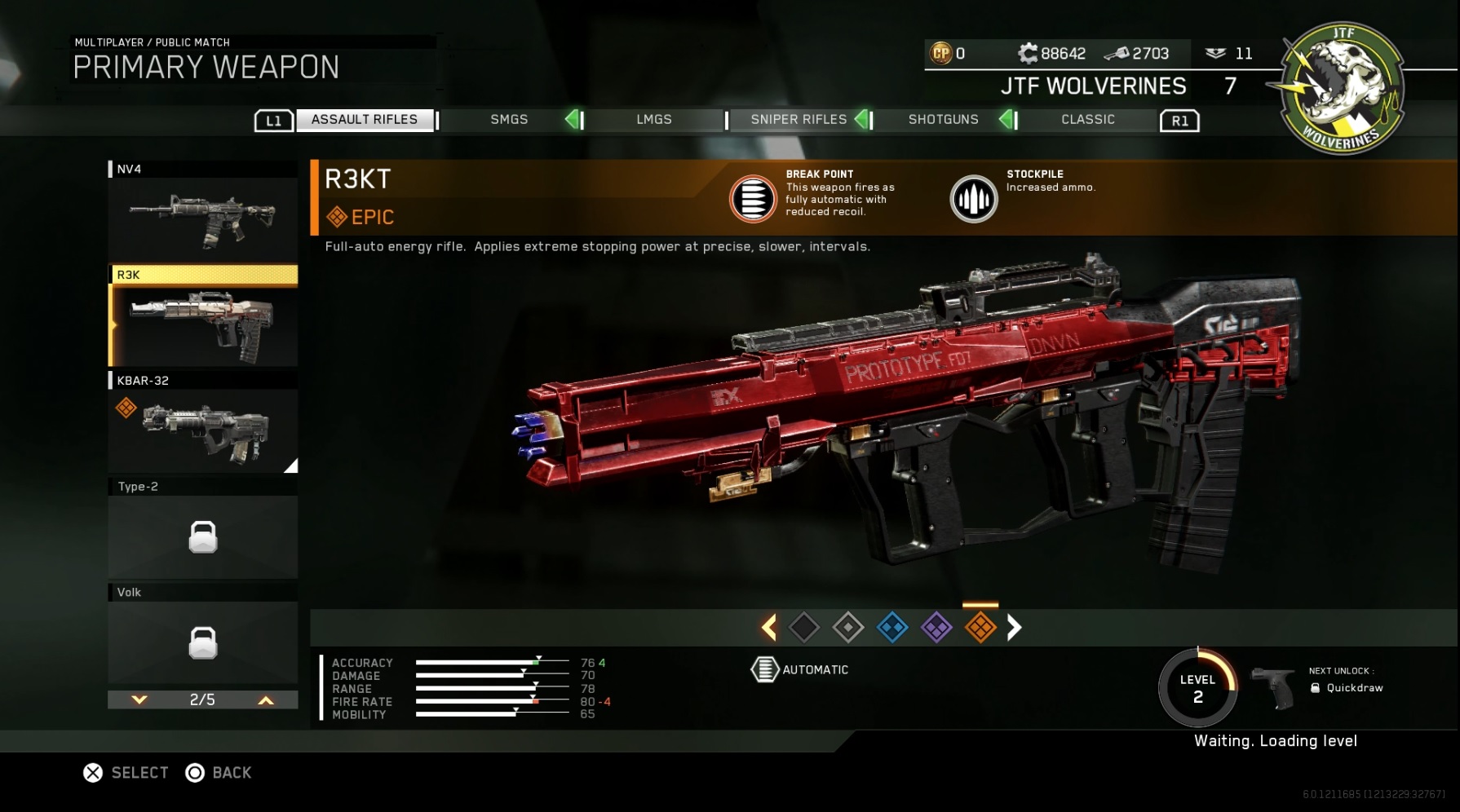This screenshot has width=1460, height=812.
Task: Select the Break Point perk icon
Action: 752,198
